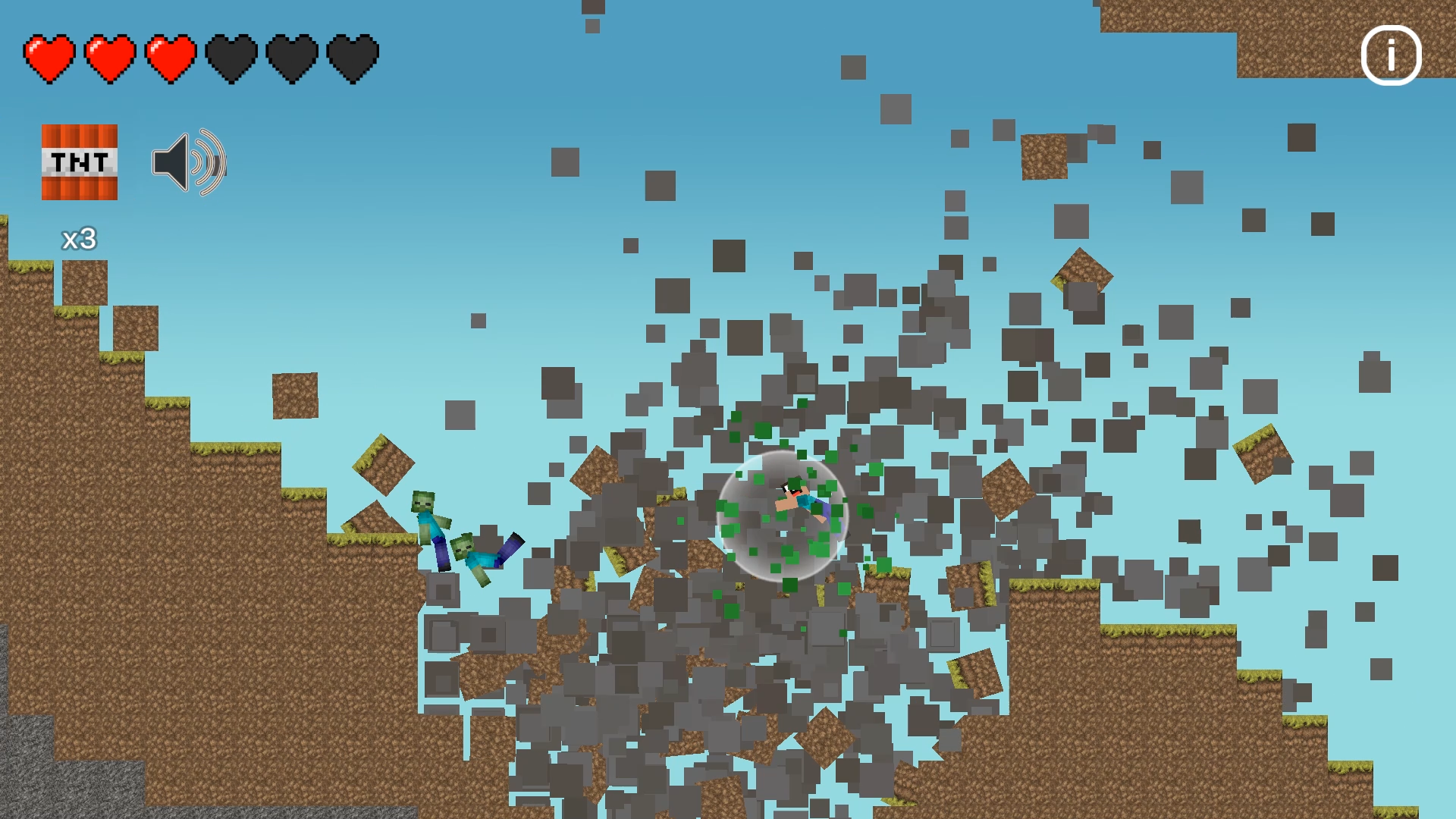Click the second red heart
This screenshot has height=819, width=1456.
pos(110,57)
